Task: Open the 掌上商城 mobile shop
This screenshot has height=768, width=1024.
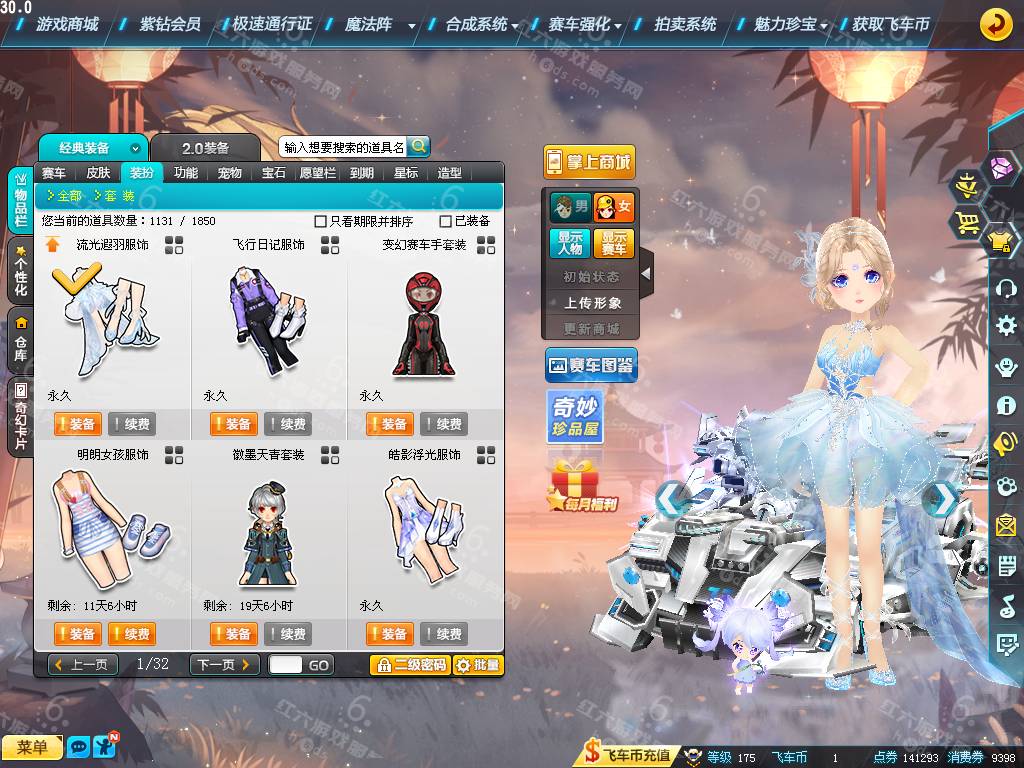Action: pos(589,162)
